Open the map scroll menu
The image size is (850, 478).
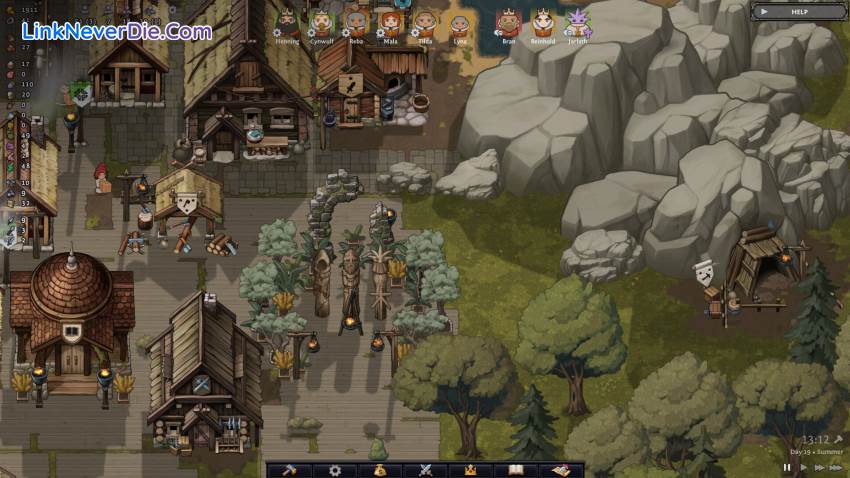tap(561, 470)
